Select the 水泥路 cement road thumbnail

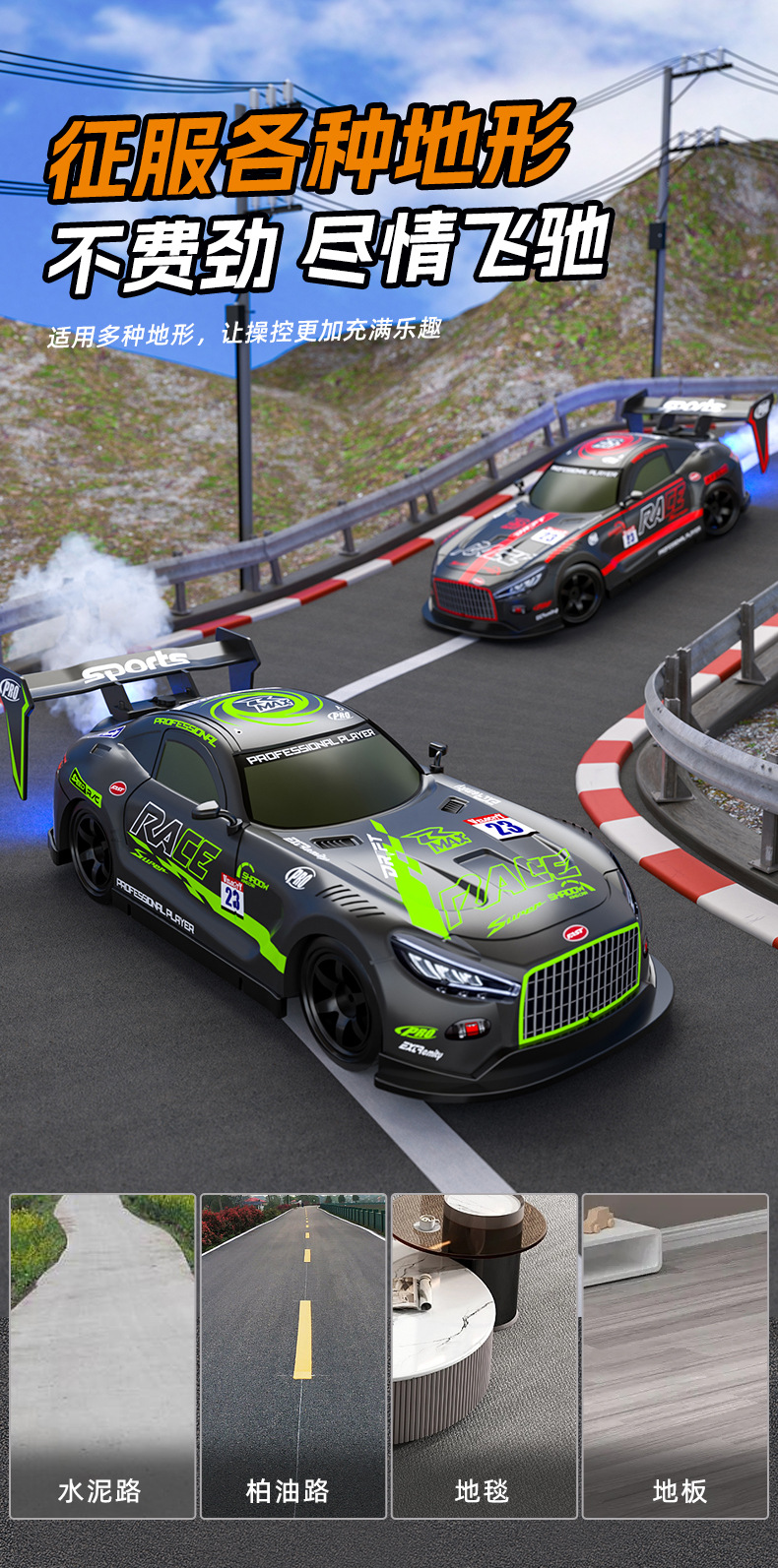[102, 1354]
